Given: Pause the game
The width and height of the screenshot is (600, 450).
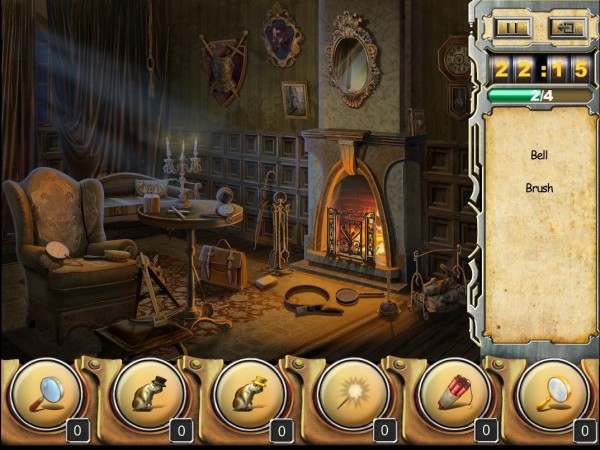Looking at the screenshot, I should [511, 28].
